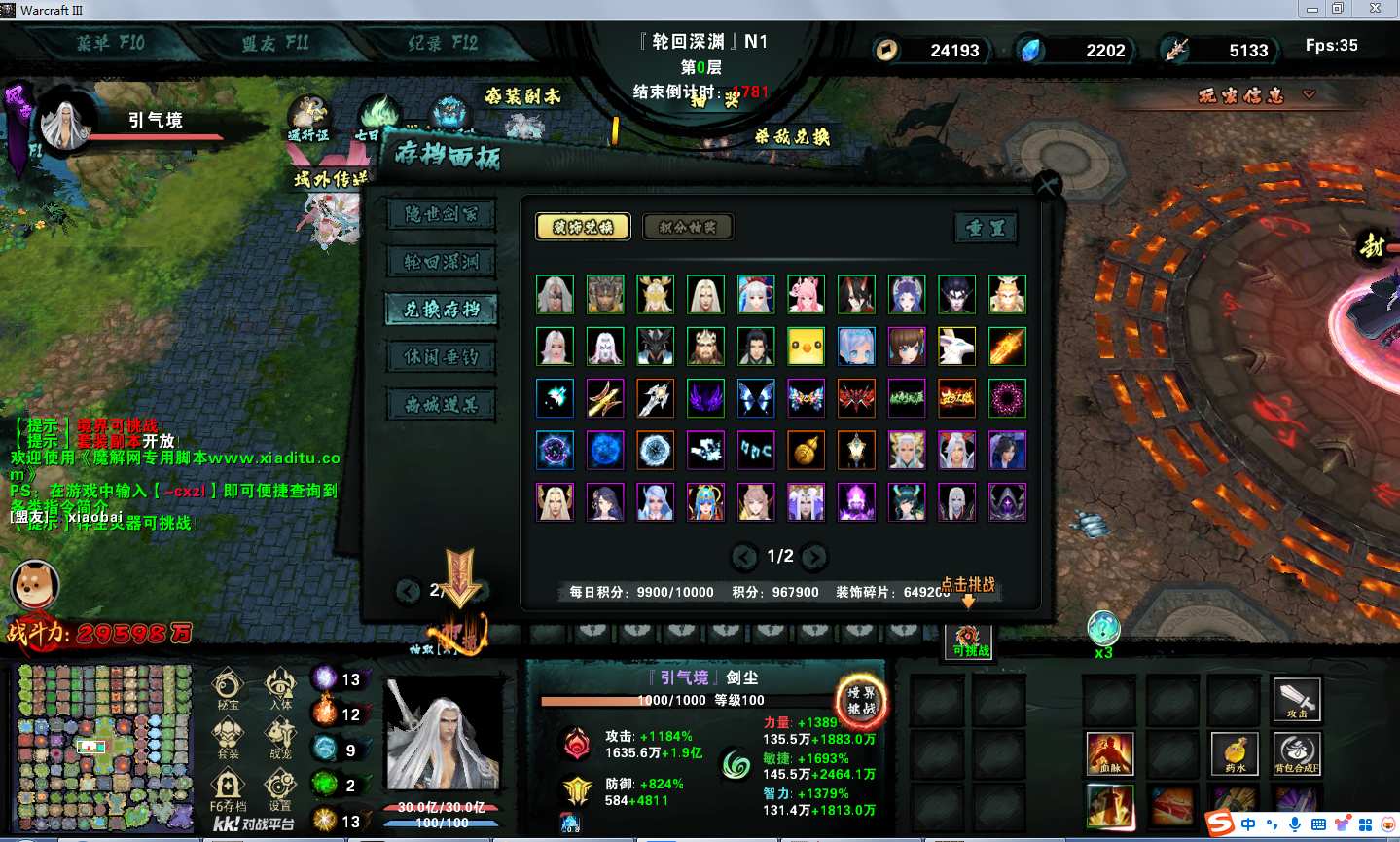Pick the pink-haired girl avatar icon
The width and height of the screenshot is (1400, 842).
pyautogui.click(x=806, y=294)
